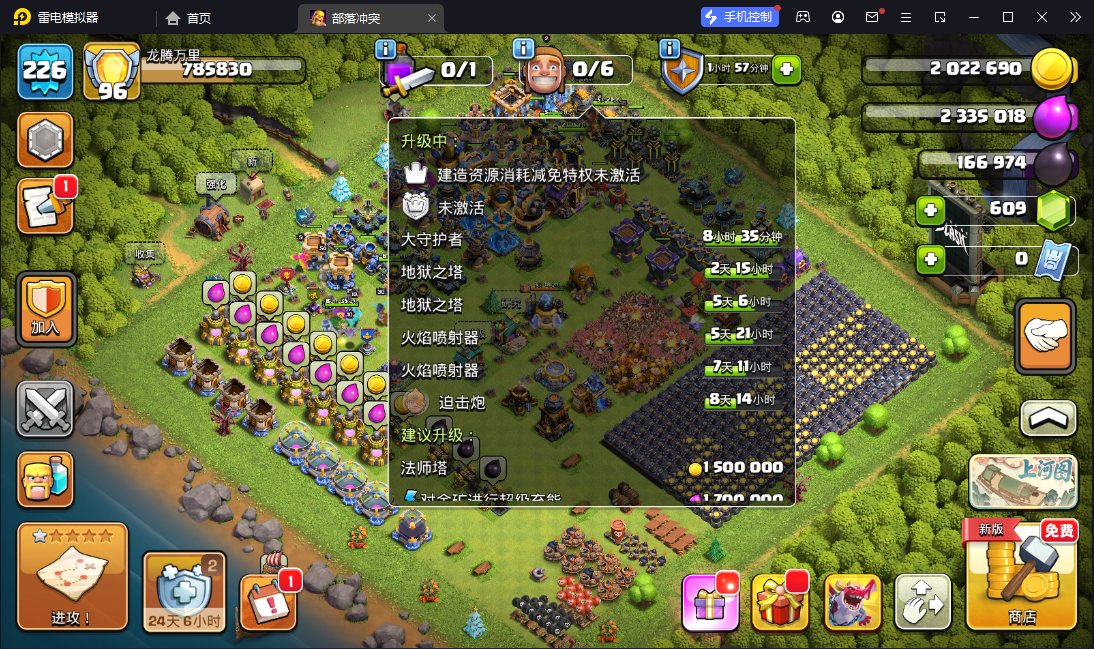Open the builder info button
The image size is (1094, 649).
(523, 48)
